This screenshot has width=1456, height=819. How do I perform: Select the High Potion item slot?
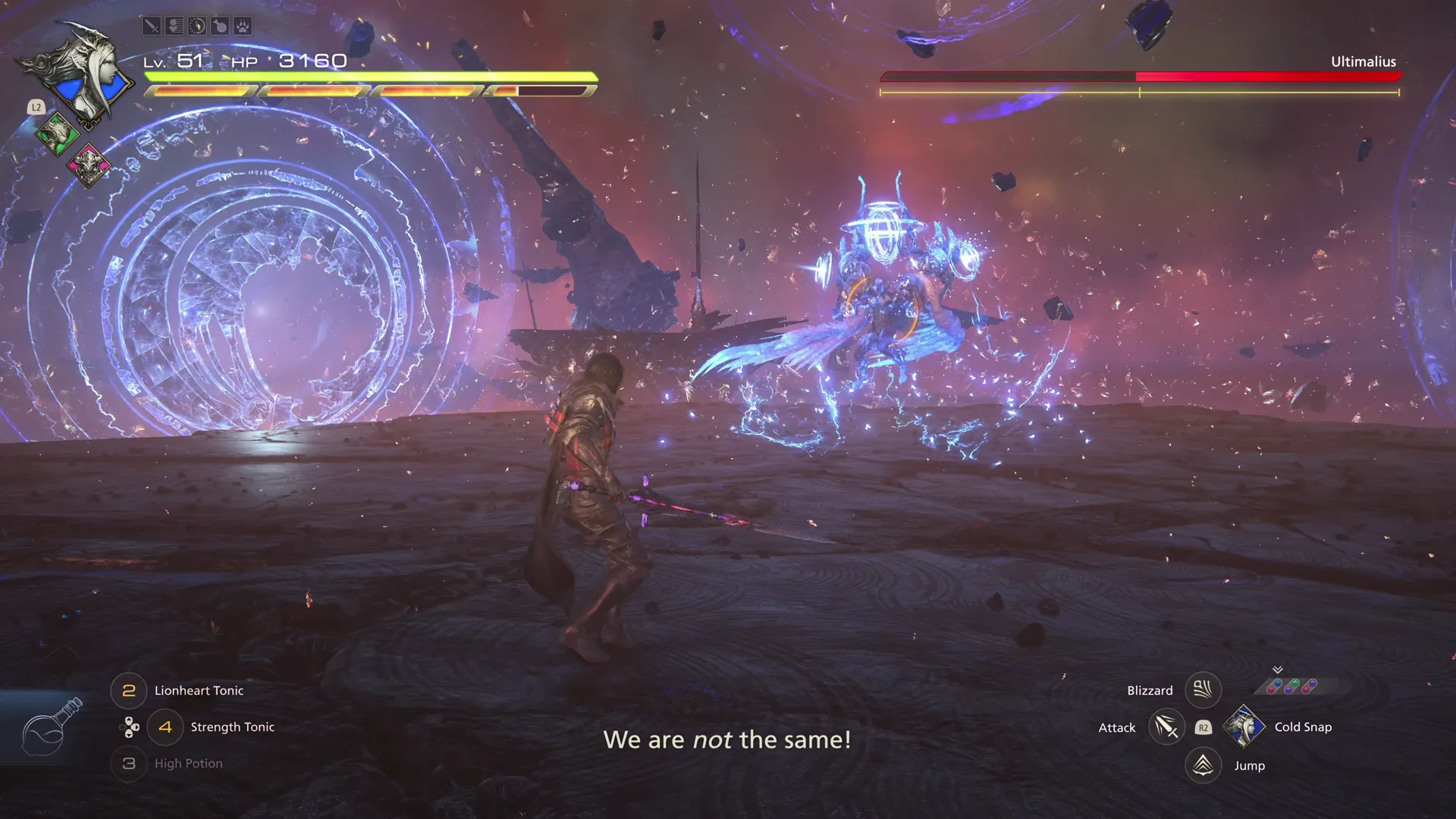click(128, 764)
